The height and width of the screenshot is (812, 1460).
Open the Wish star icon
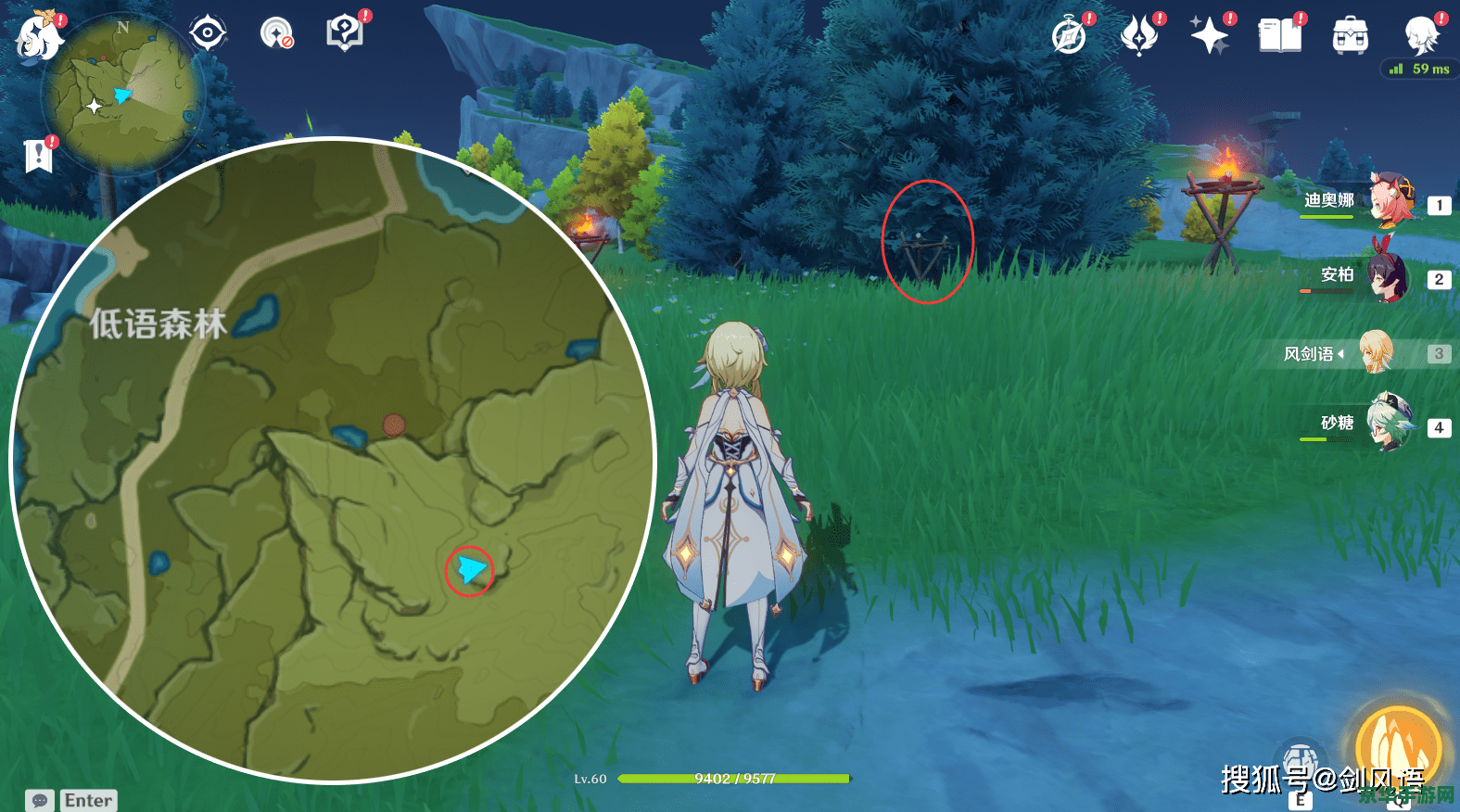(x=1210, y=36)
